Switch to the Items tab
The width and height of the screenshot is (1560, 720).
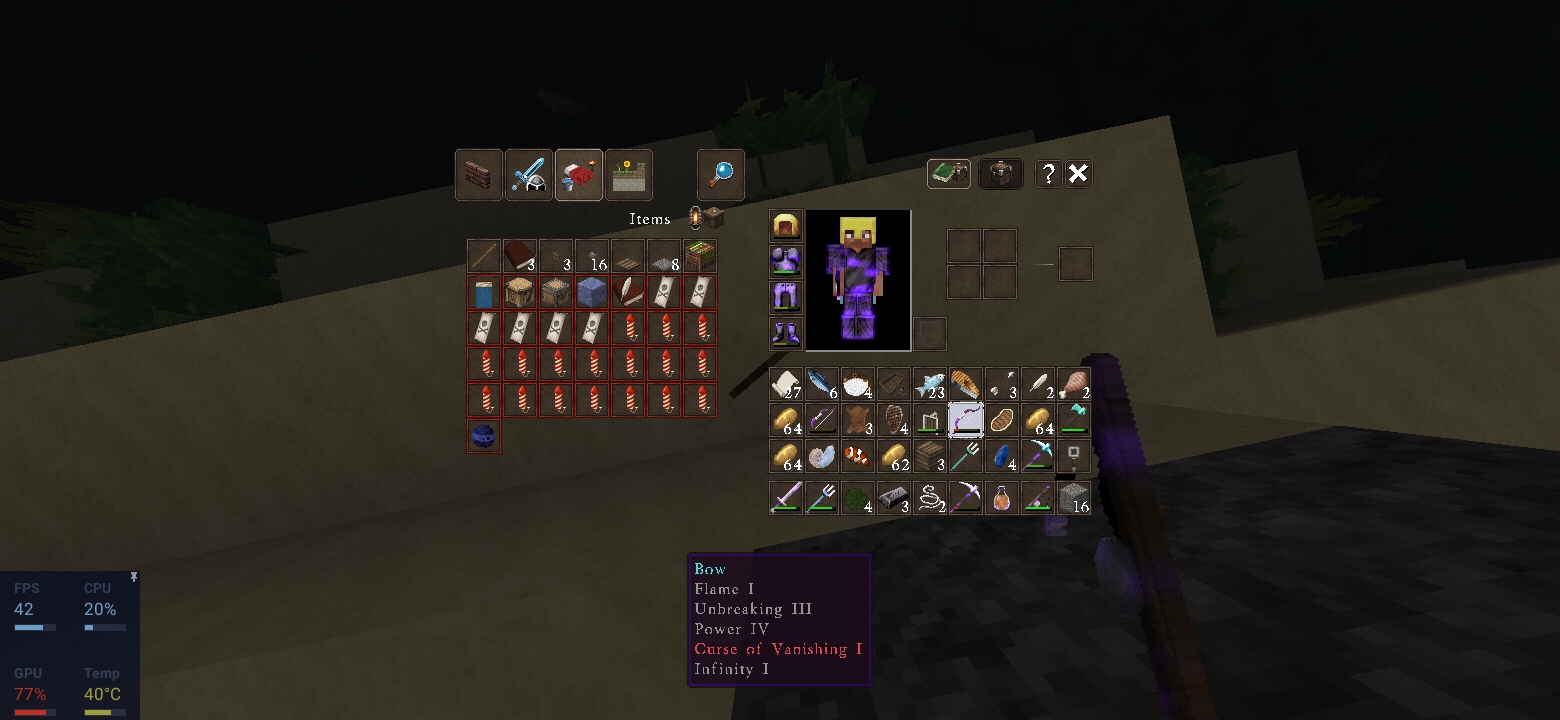tap(578, 174)
